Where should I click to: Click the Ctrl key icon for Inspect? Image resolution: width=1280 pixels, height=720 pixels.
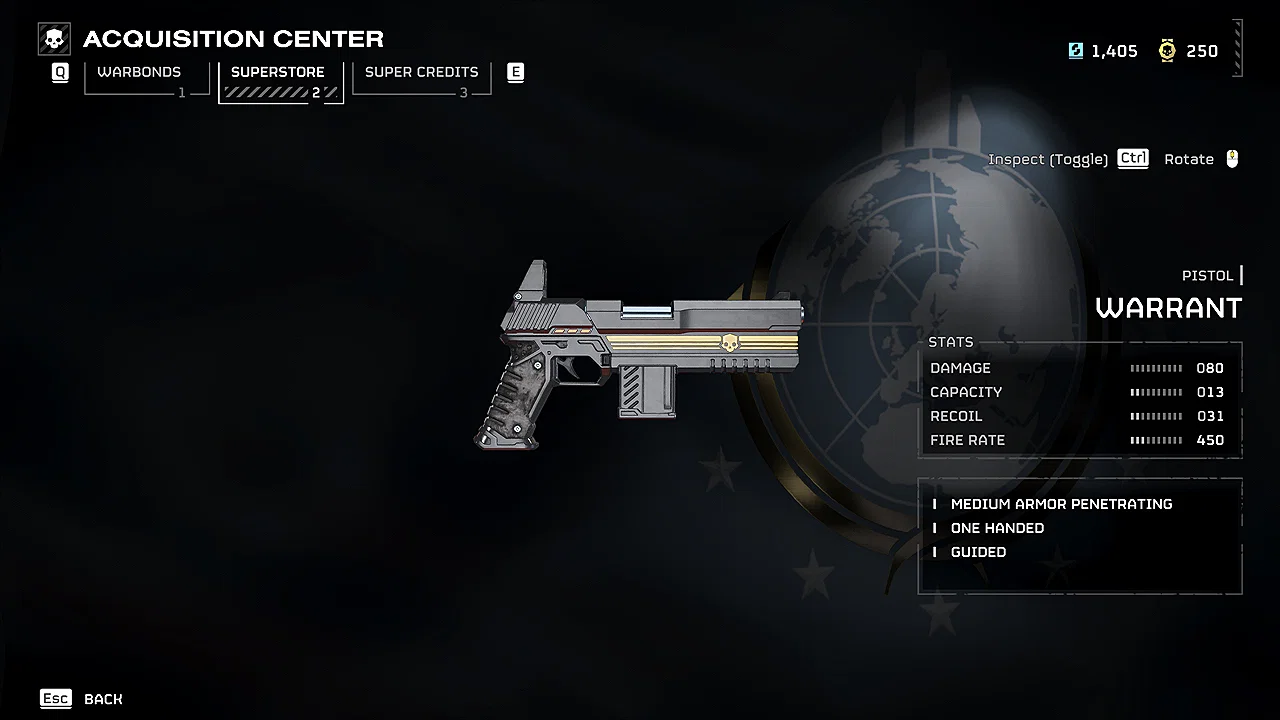[x=1132, y=158]
